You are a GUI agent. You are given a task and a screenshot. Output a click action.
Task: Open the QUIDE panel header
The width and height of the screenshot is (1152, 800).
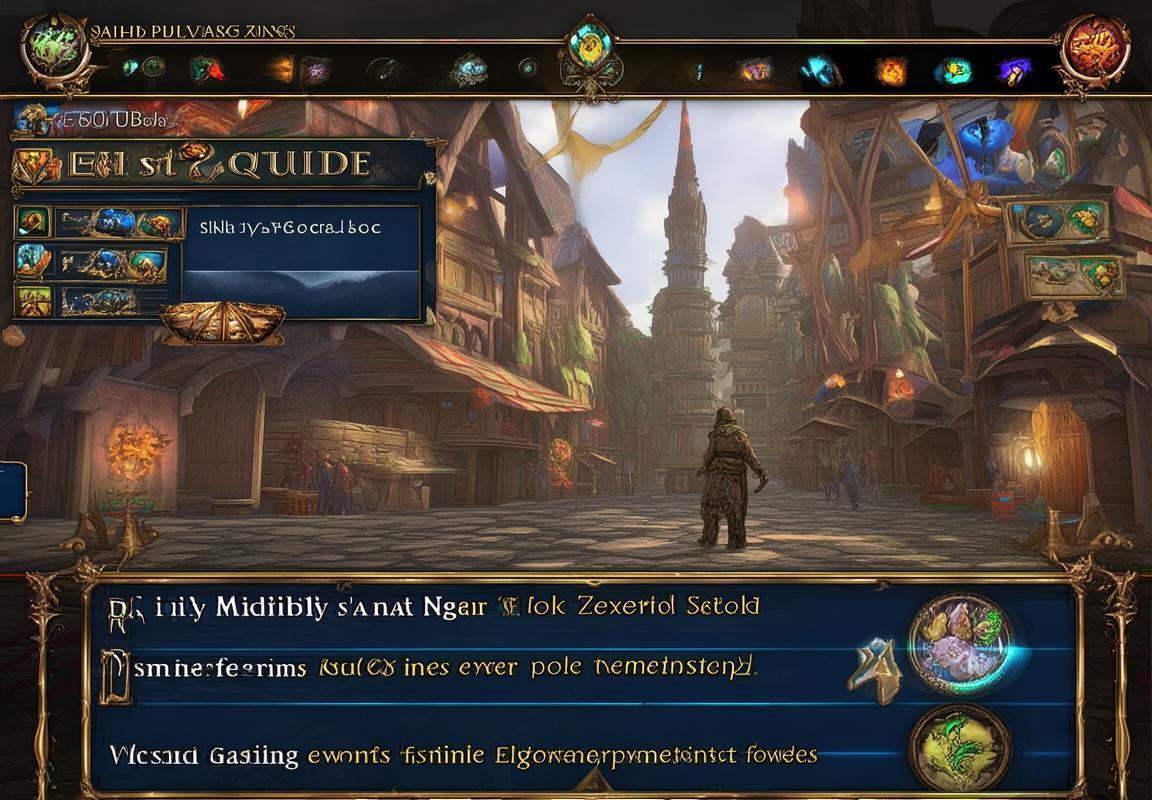pos(220,164)
